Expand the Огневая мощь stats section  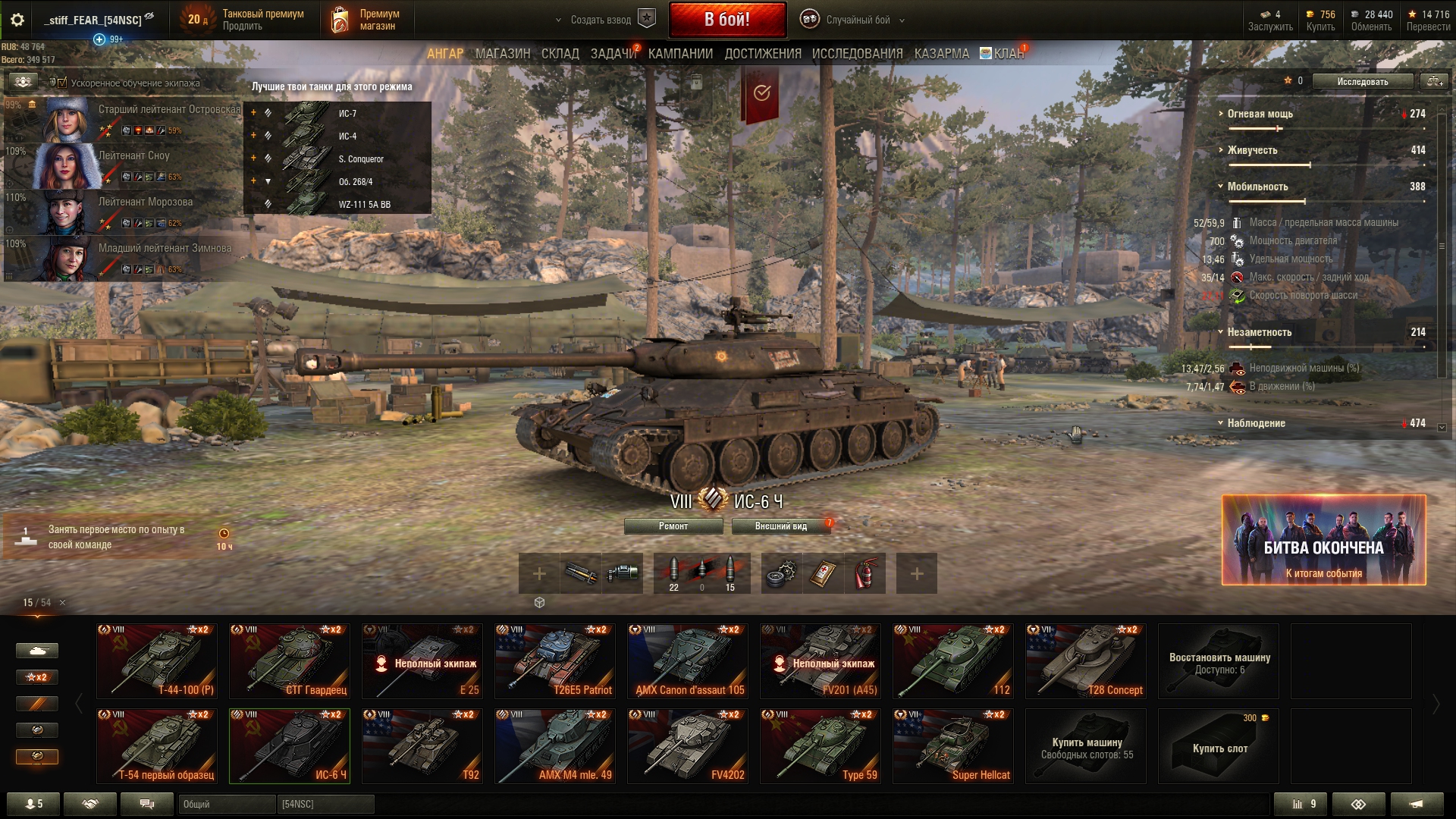pos(1260,114)
